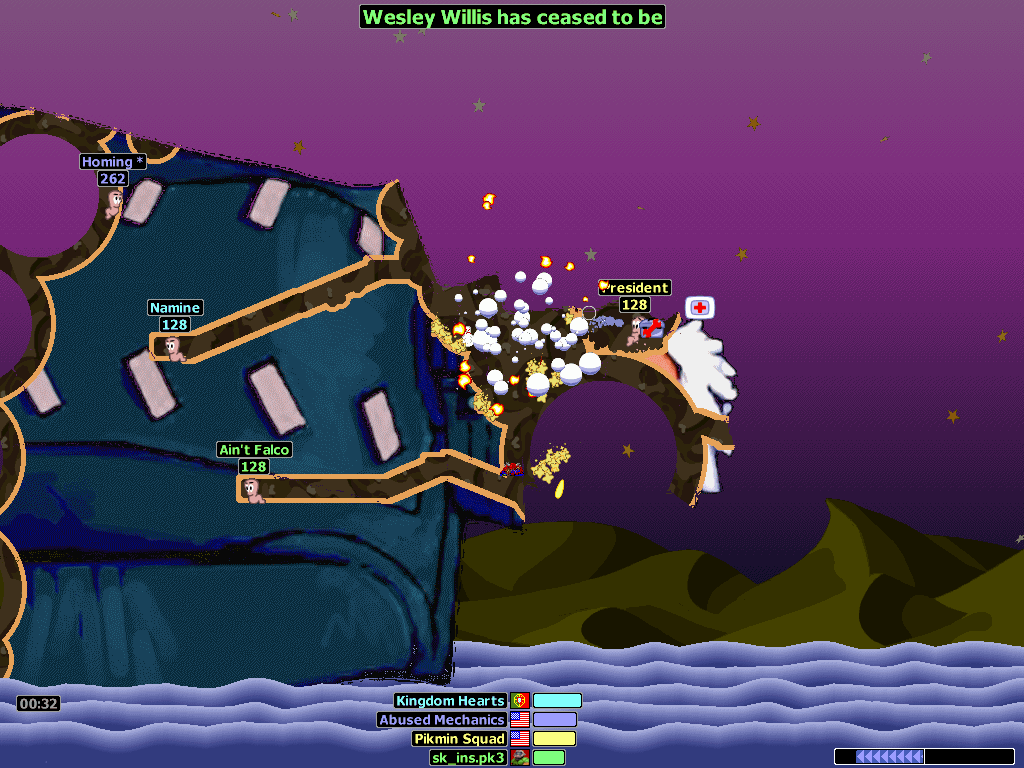Image resolution: width=1024 pixels, height=768 pixels.
Task: Select the sk_ins.pk3 team label
Action: pyautogui.click(x=467, y=758)
